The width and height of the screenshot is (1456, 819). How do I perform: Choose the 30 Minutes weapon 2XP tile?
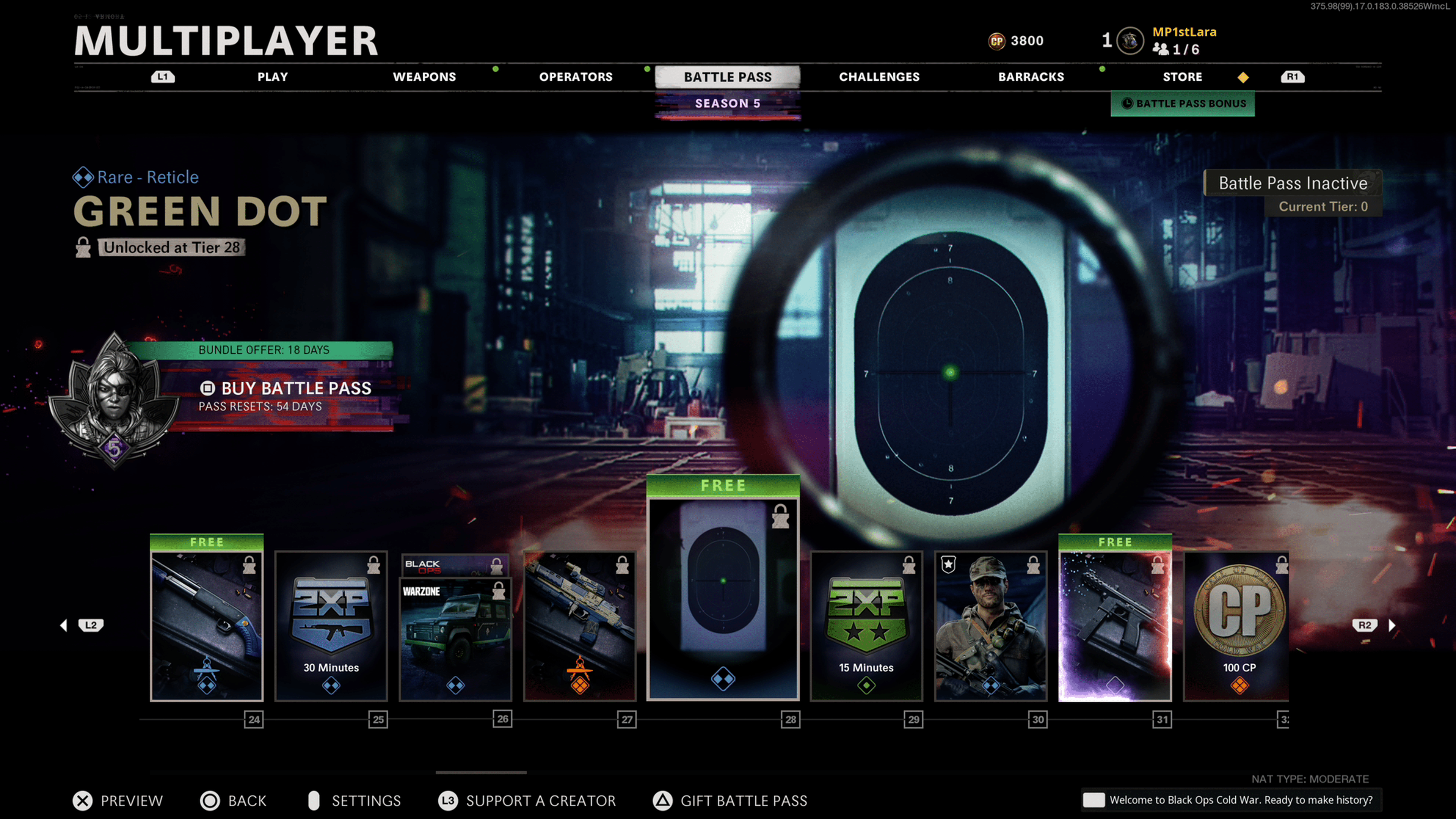[331, 626]
